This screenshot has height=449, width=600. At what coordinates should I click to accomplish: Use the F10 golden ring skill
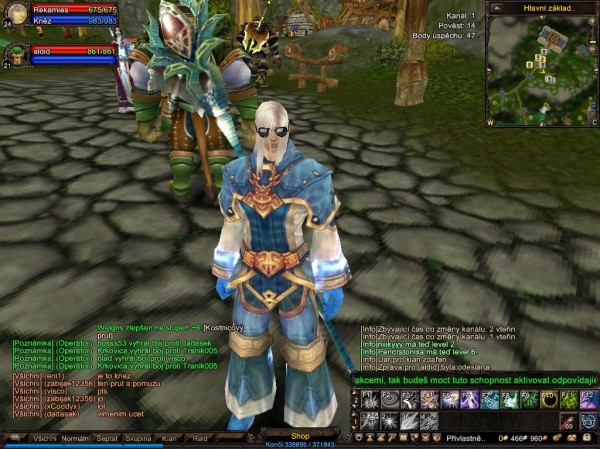click(x=549, y=400)
